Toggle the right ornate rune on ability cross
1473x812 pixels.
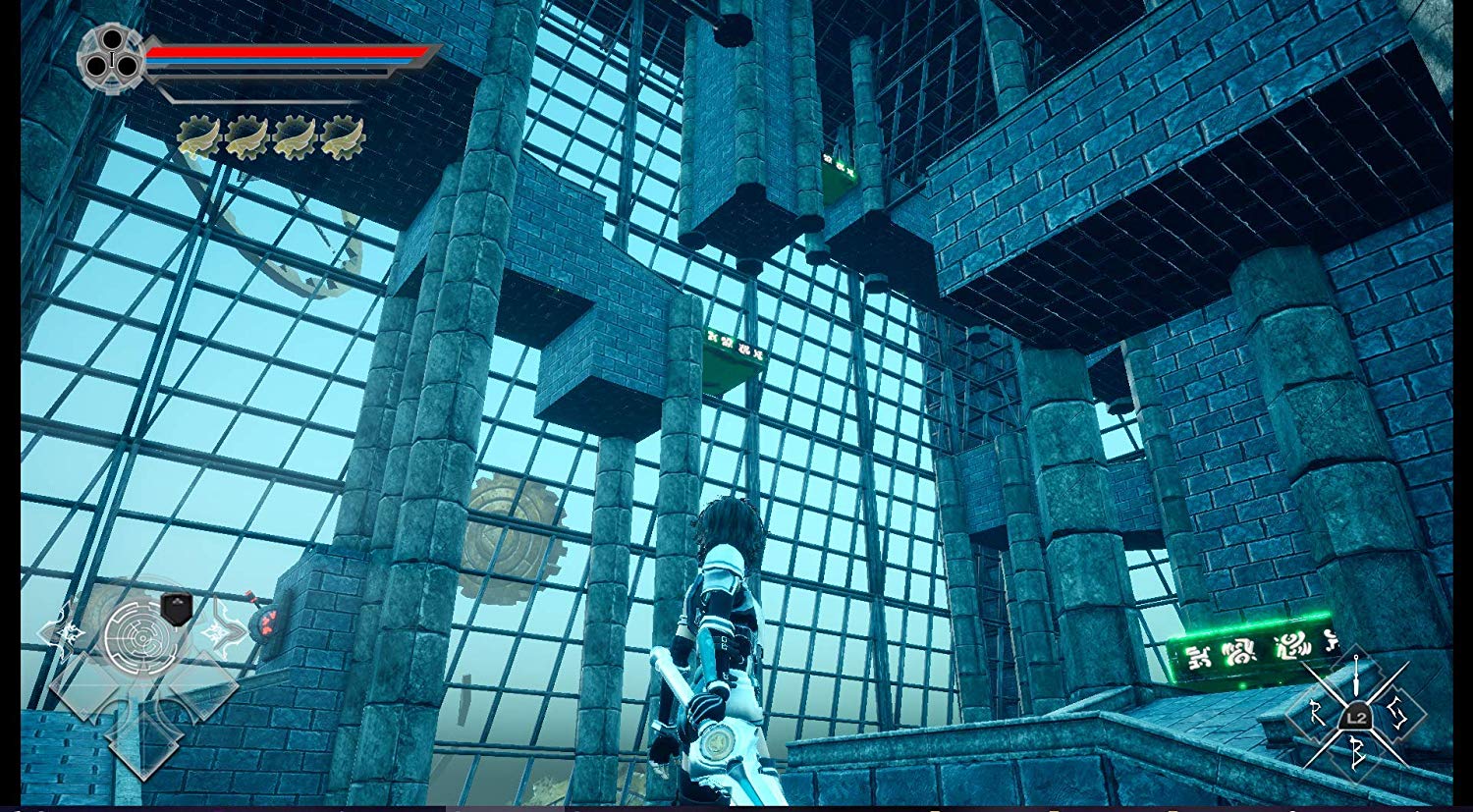pos(220,632)
